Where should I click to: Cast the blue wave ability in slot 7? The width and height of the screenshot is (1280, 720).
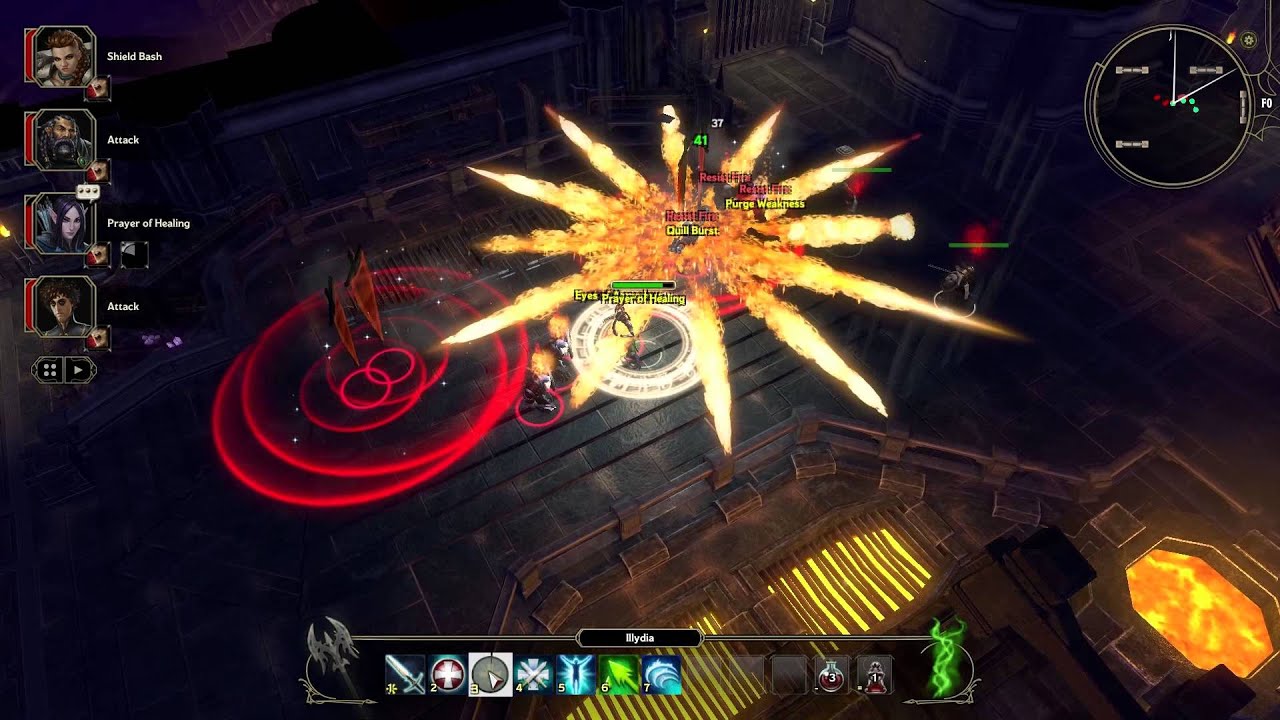tap(662, 675)
